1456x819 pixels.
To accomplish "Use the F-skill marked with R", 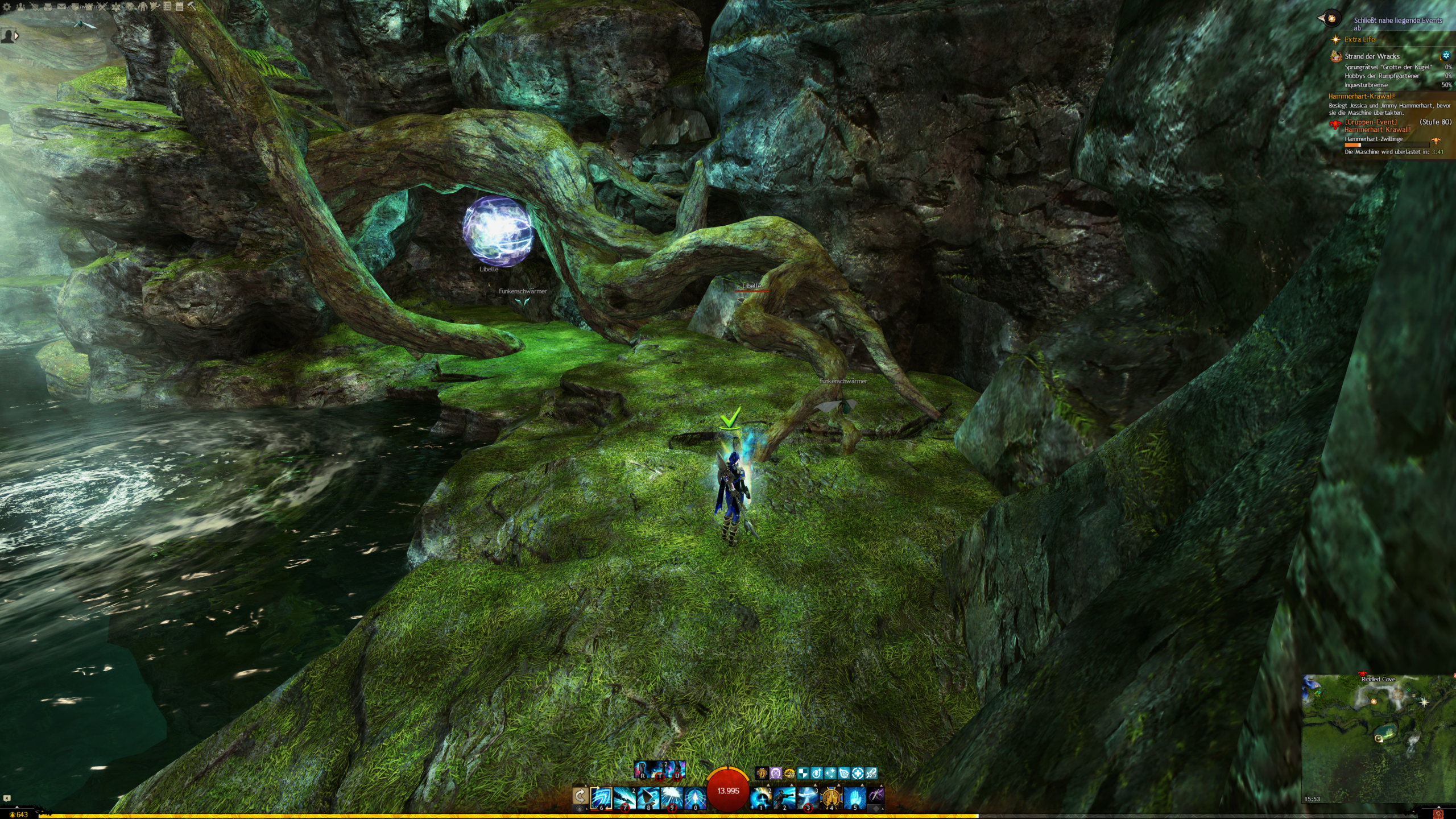I will coord(642,770).
